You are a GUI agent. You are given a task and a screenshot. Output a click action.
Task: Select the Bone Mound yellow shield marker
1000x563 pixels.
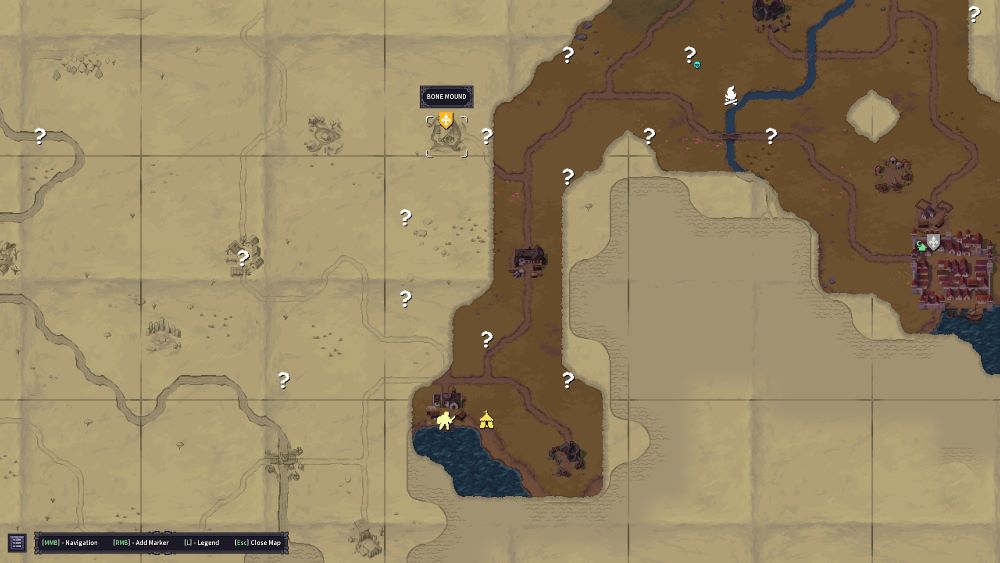click(446, 120)
